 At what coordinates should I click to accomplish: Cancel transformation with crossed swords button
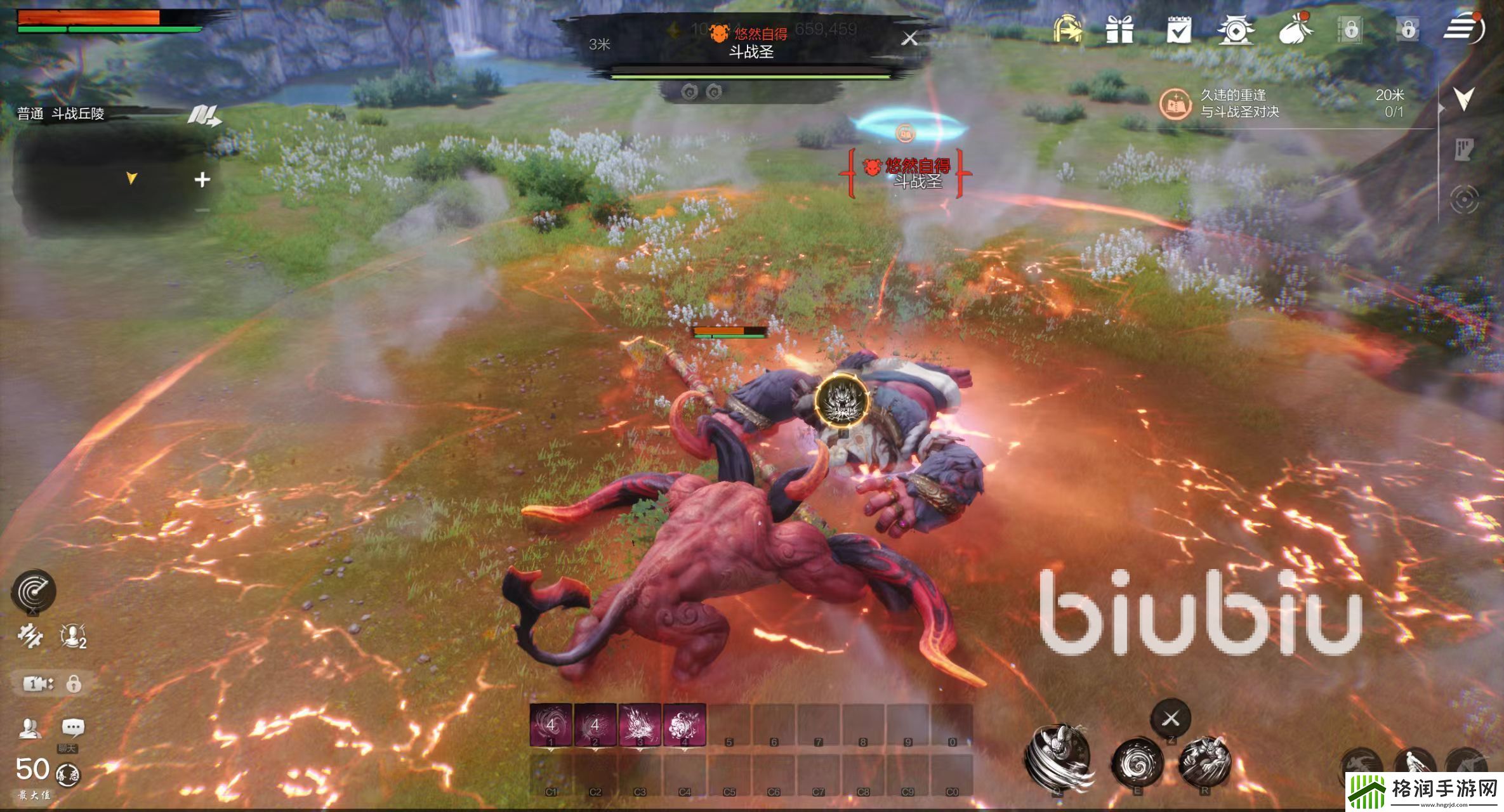click(1171, 719)
